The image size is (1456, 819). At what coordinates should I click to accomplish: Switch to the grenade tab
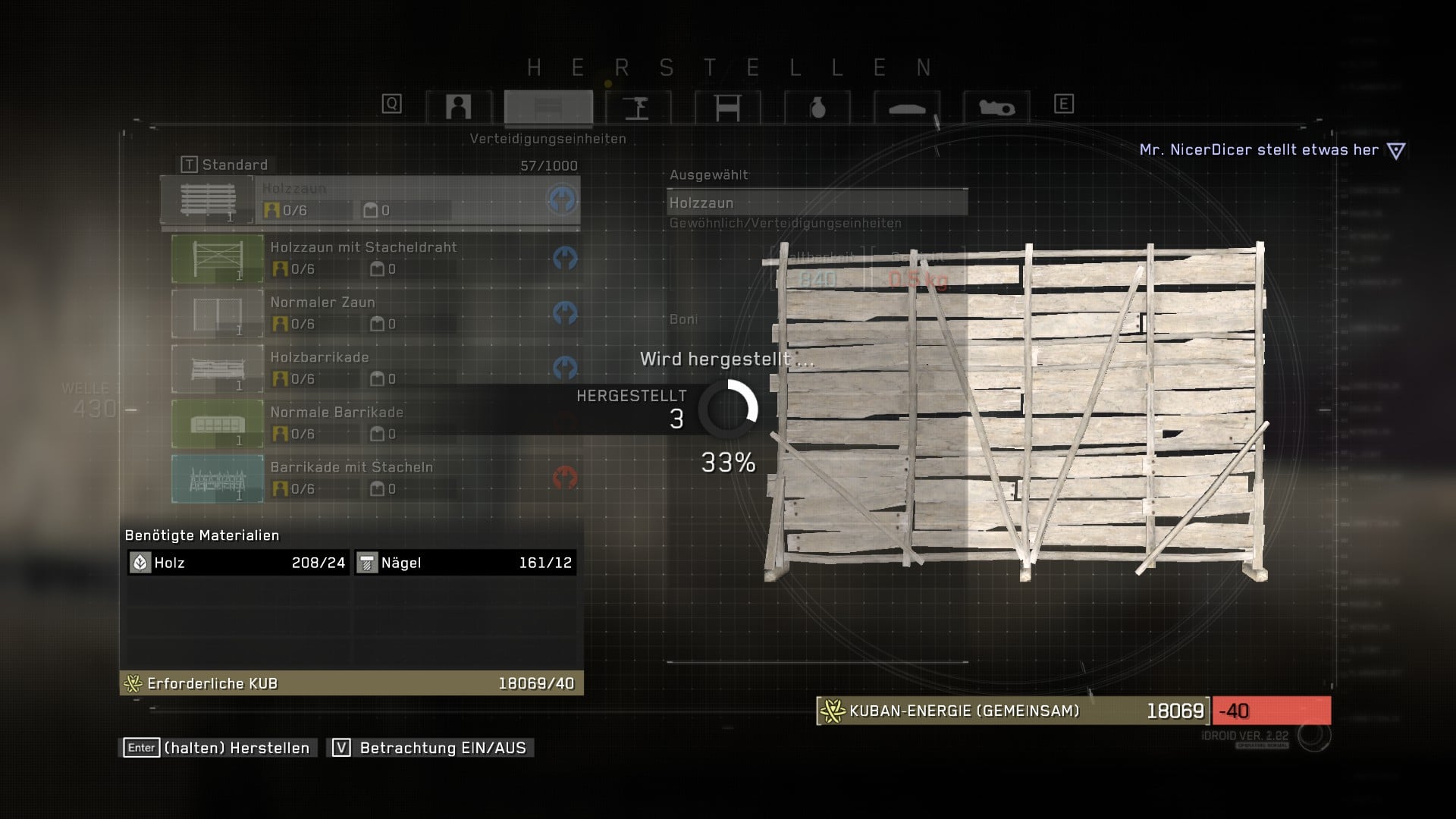tap(817, 107)
